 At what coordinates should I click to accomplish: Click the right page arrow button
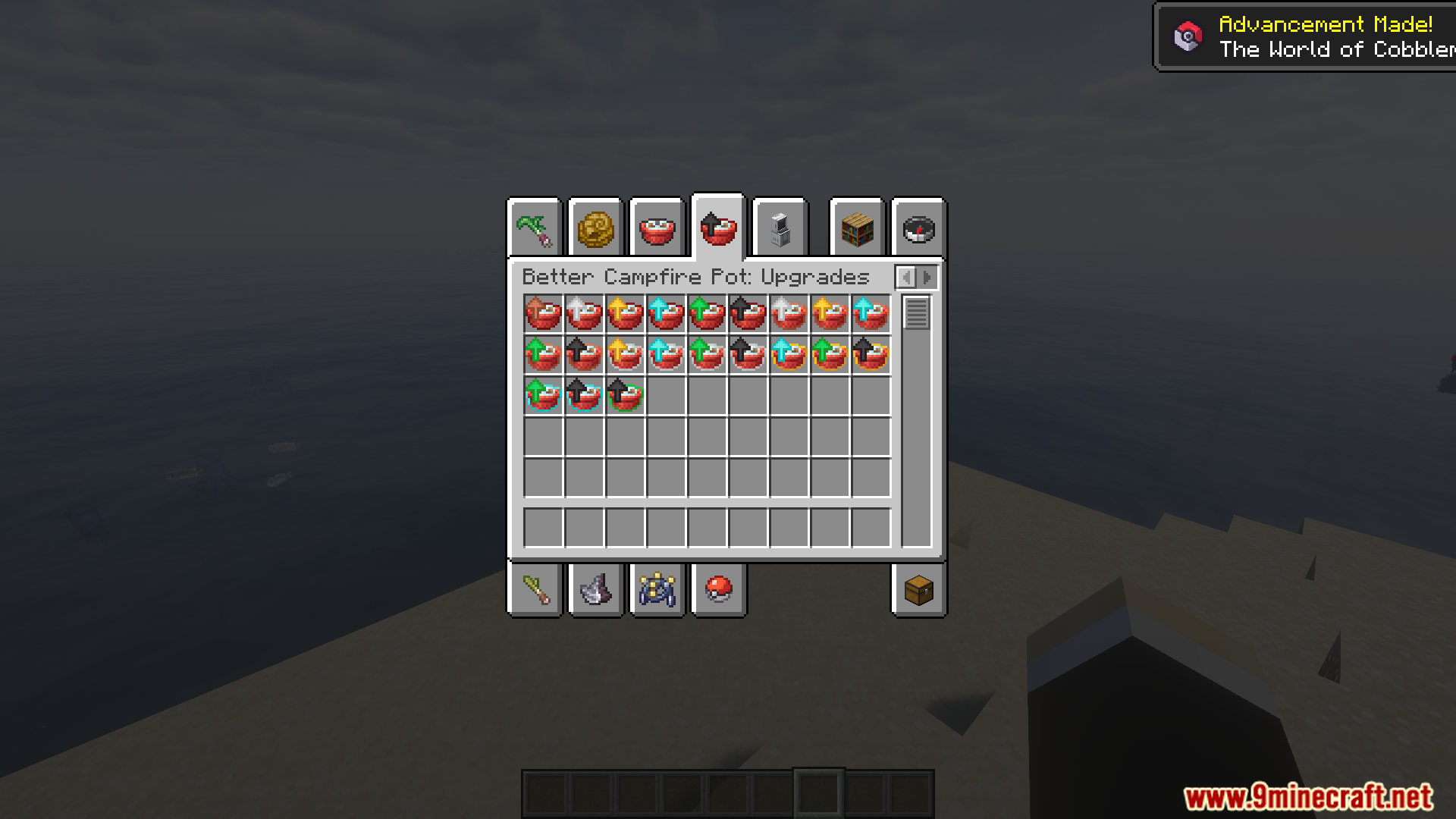tap(927, 277)
